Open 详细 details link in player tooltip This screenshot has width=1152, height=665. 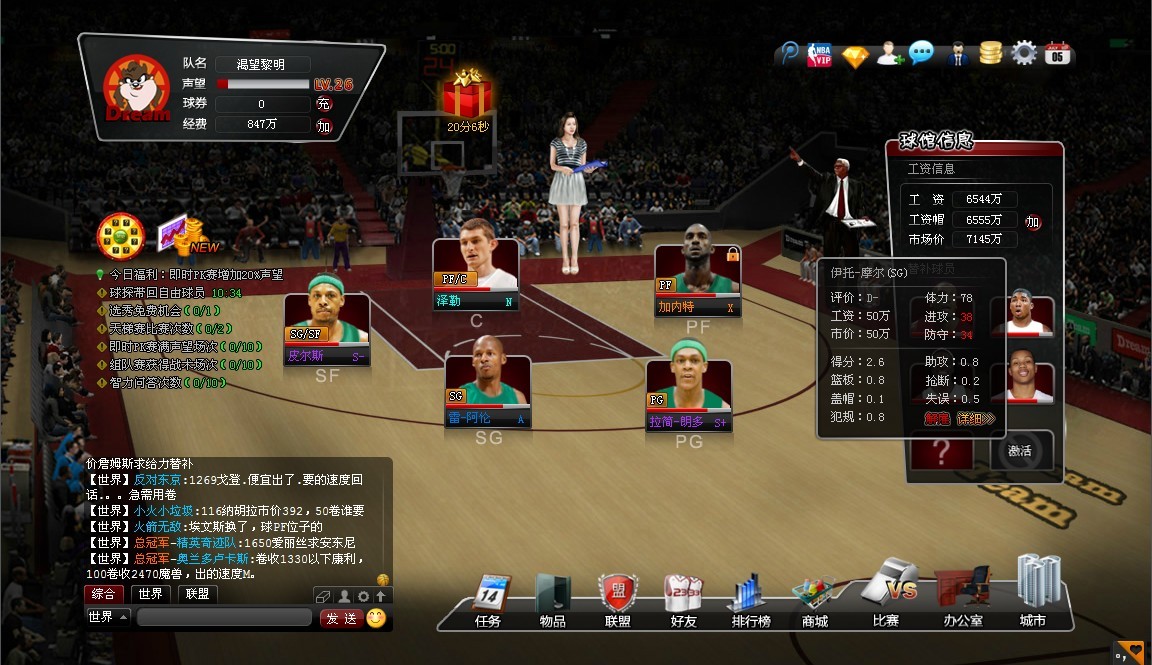click(976, 418)
